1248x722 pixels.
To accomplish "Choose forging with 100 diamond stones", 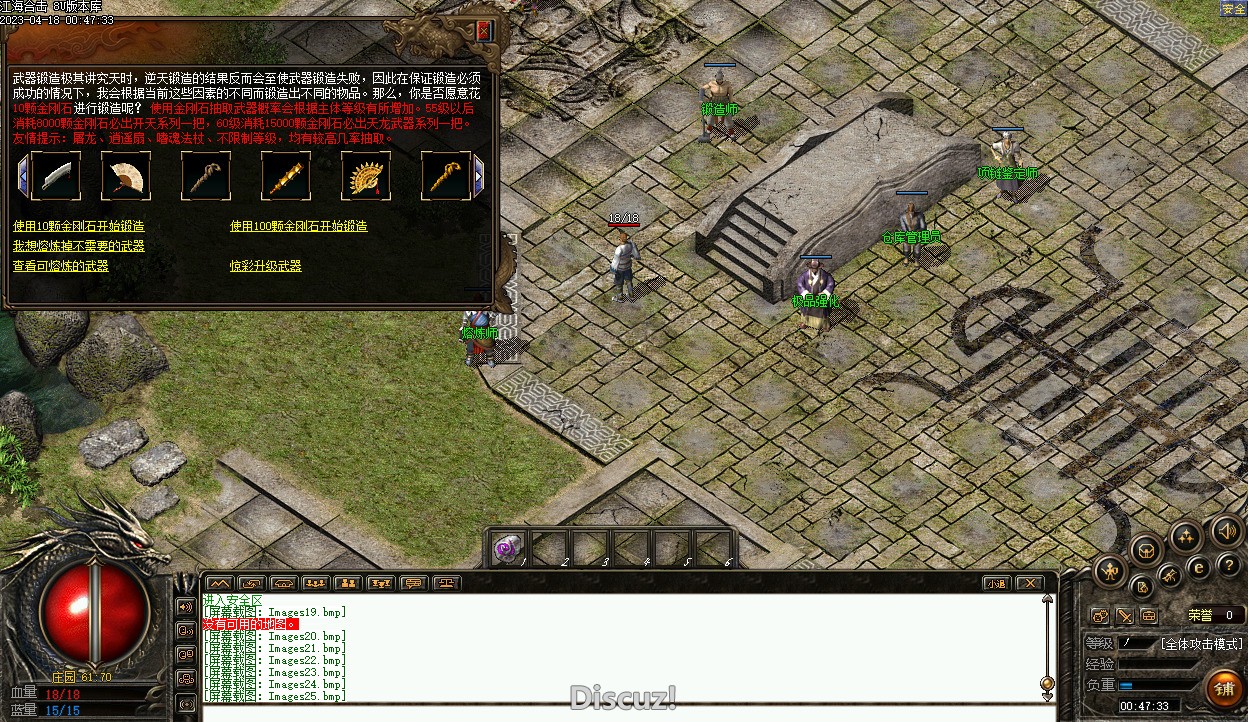I will tap(298, 227).
